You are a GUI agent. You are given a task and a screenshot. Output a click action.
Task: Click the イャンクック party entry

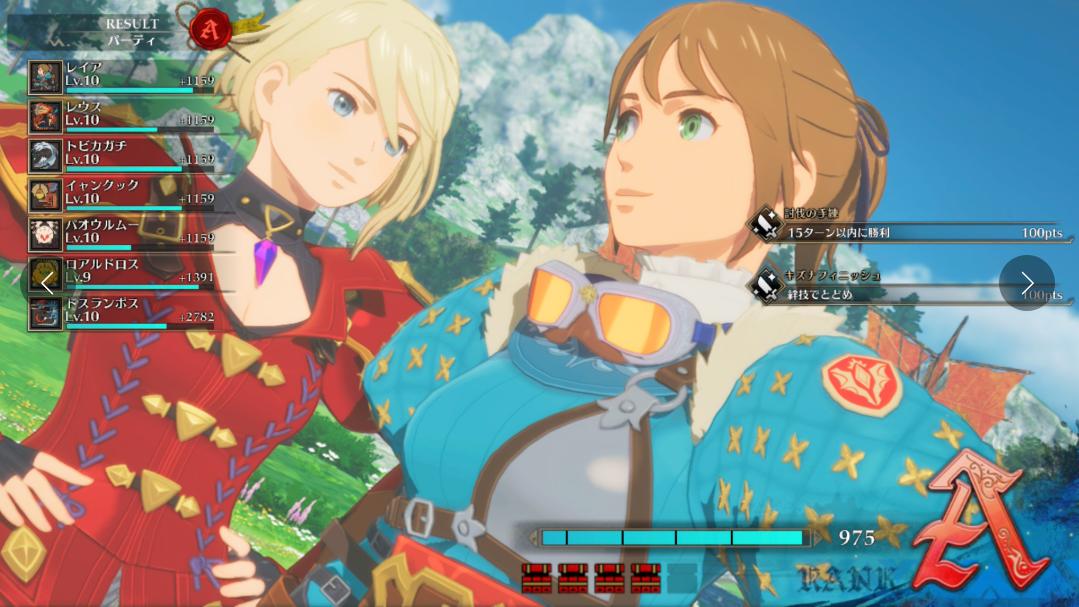pos(120,194)
